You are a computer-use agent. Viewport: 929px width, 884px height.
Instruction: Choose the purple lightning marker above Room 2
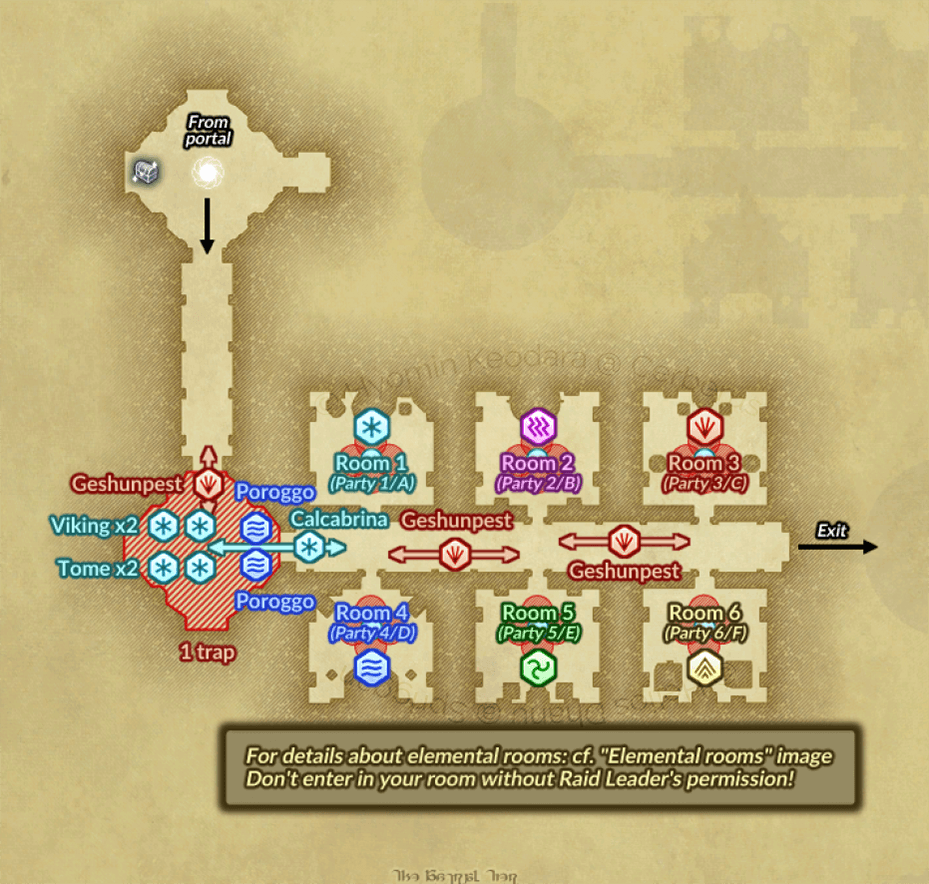537,427
